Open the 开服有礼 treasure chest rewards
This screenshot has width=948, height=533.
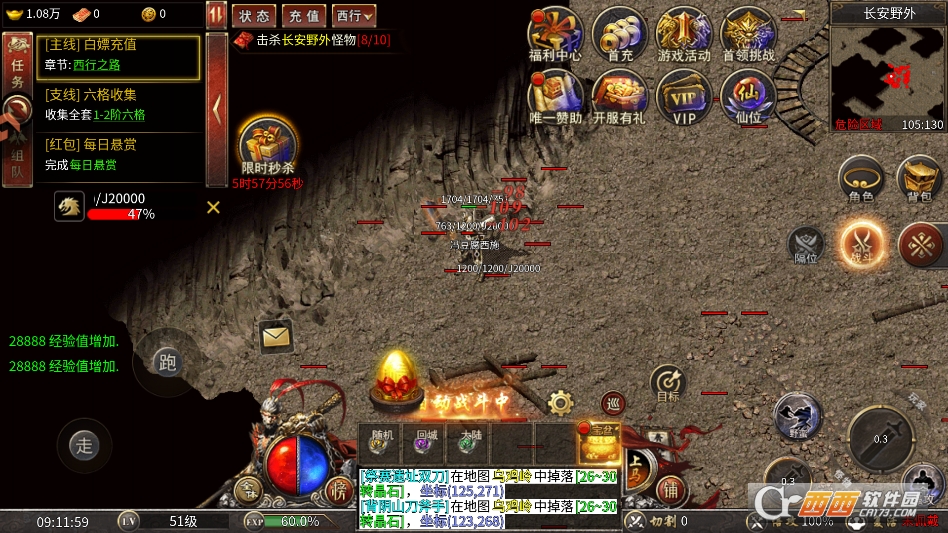(620, 96)
